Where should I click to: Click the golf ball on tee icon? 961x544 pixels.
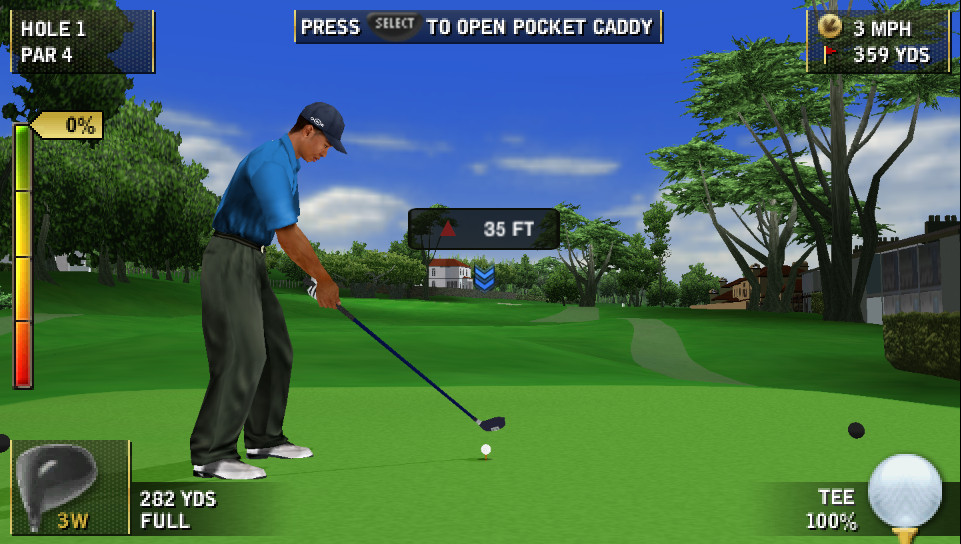pos(904,493)
